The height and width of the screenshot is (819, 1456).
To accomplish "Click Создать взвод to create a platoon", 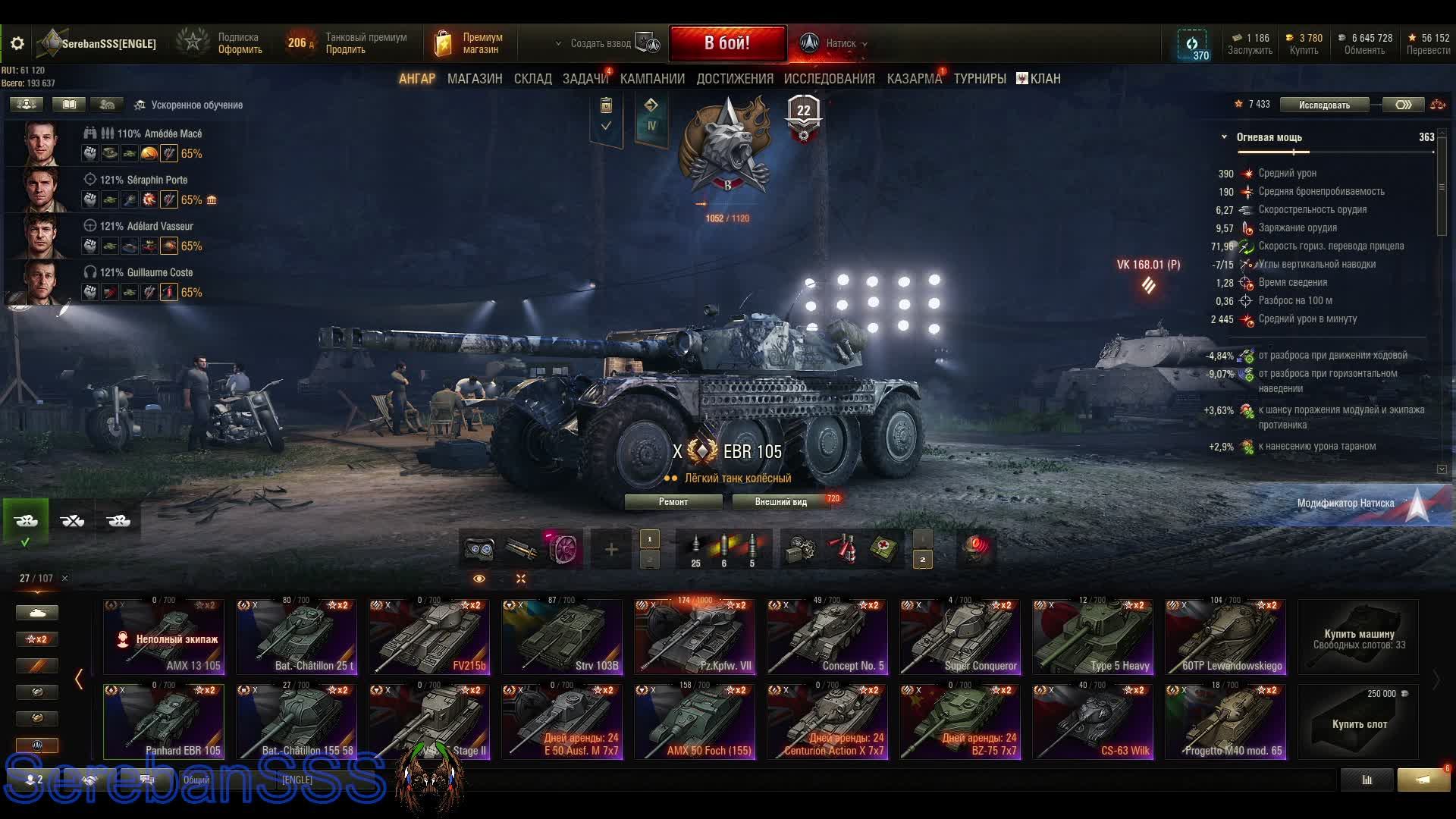I will (x=601, y=44).
